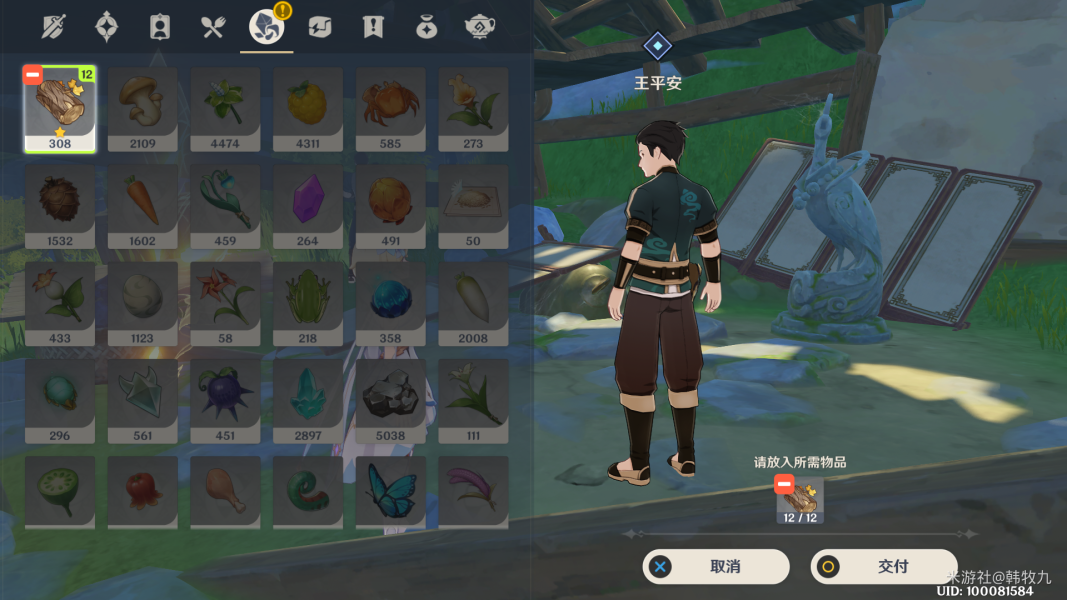
Task: Open the furnishing teapot tab
Action: (480, 27)
